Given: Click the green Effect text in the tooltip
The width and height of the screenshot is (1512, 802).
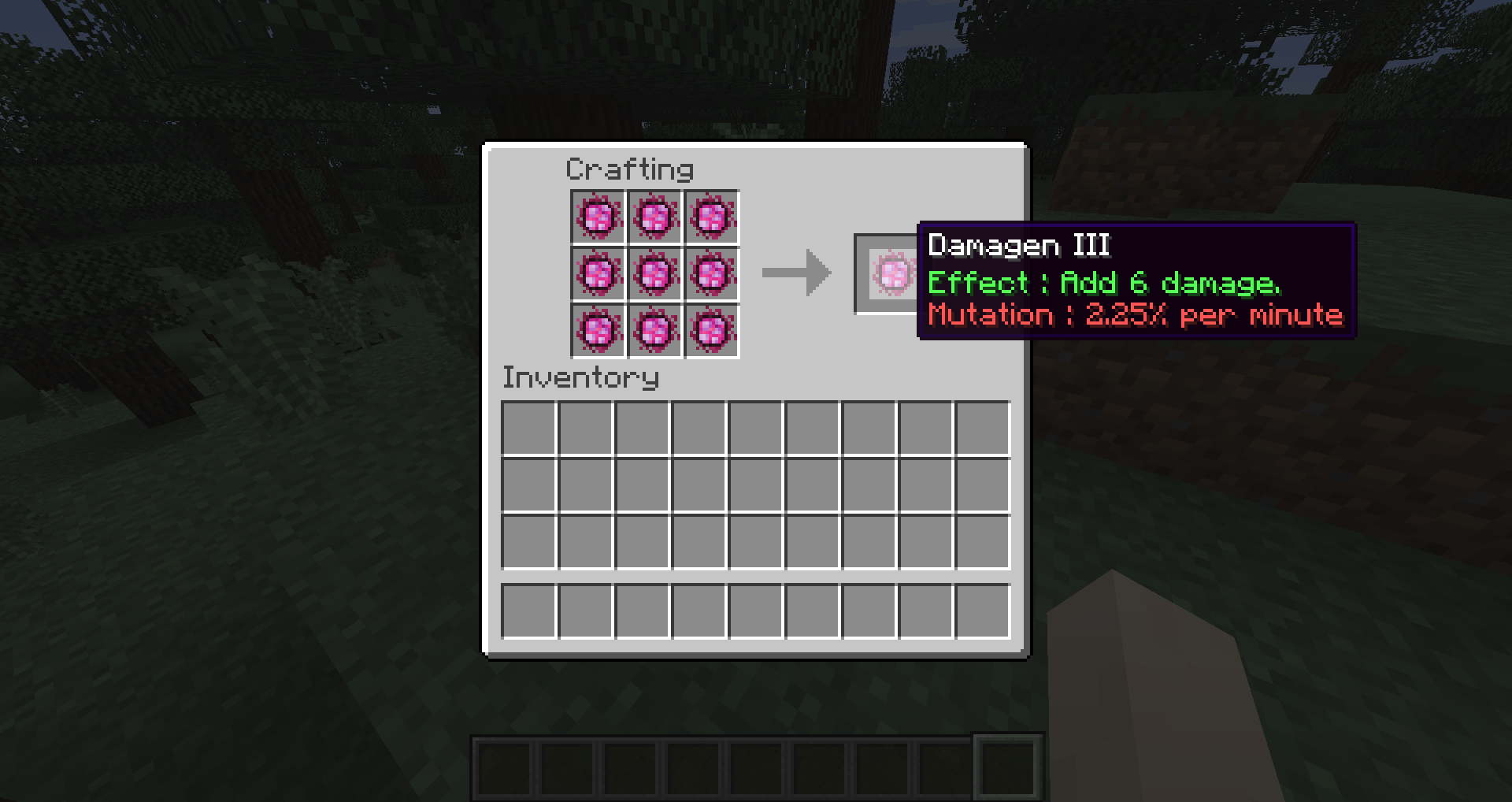Looking at the screenshot, I should (x=1102, y=283).
